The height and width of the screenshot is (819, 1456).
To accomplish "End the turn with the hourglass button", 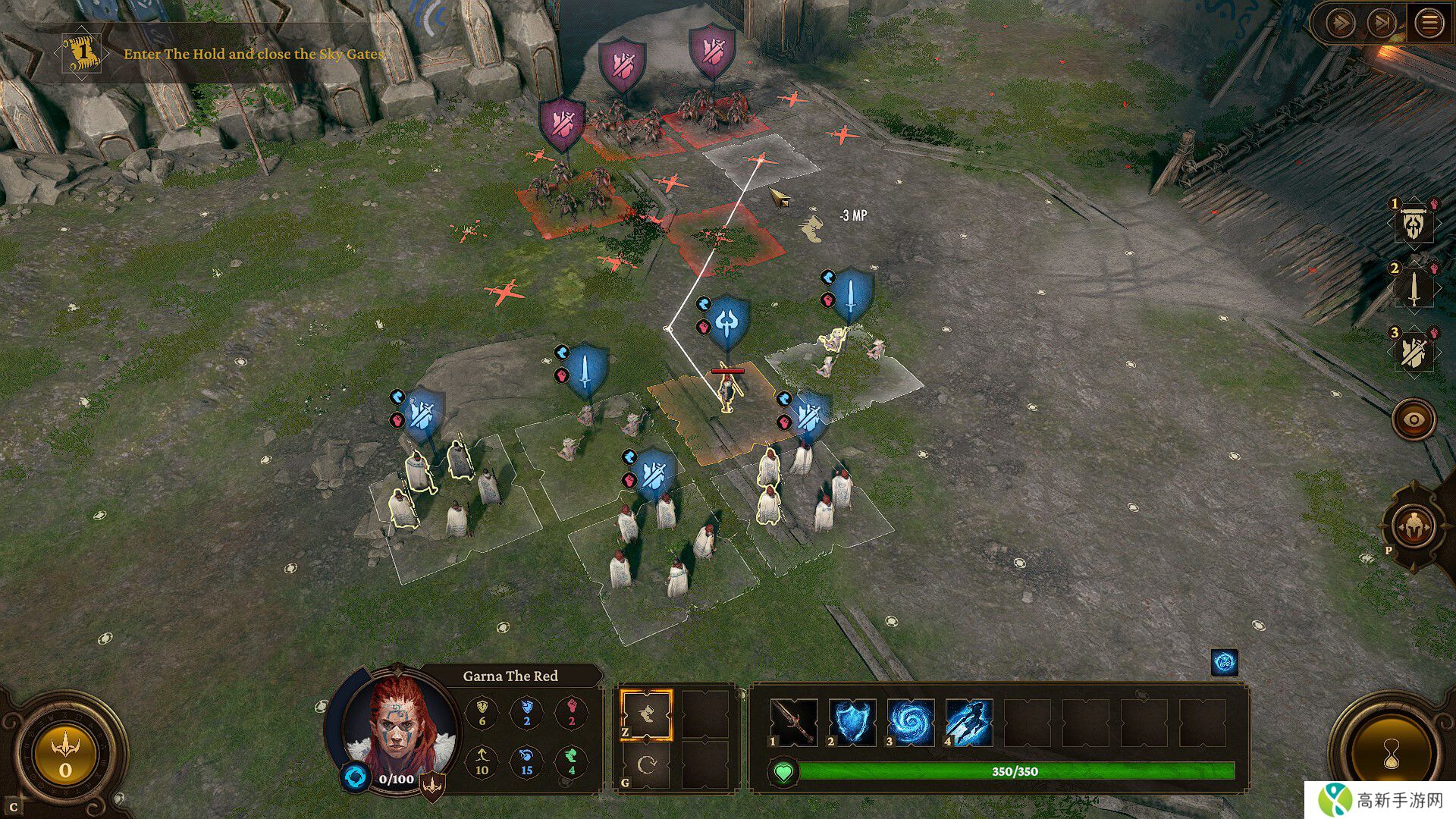I will point(1391,755).
